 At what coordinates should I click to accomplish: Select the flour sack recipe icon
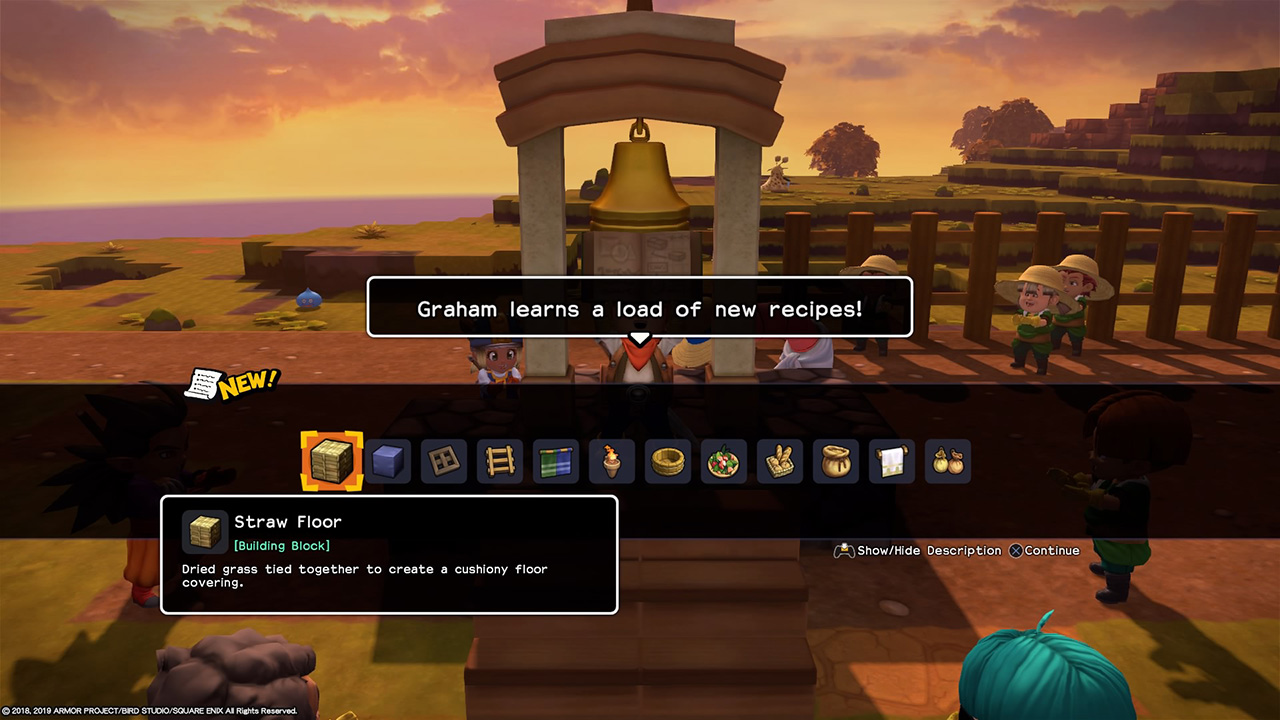point(835,461)
